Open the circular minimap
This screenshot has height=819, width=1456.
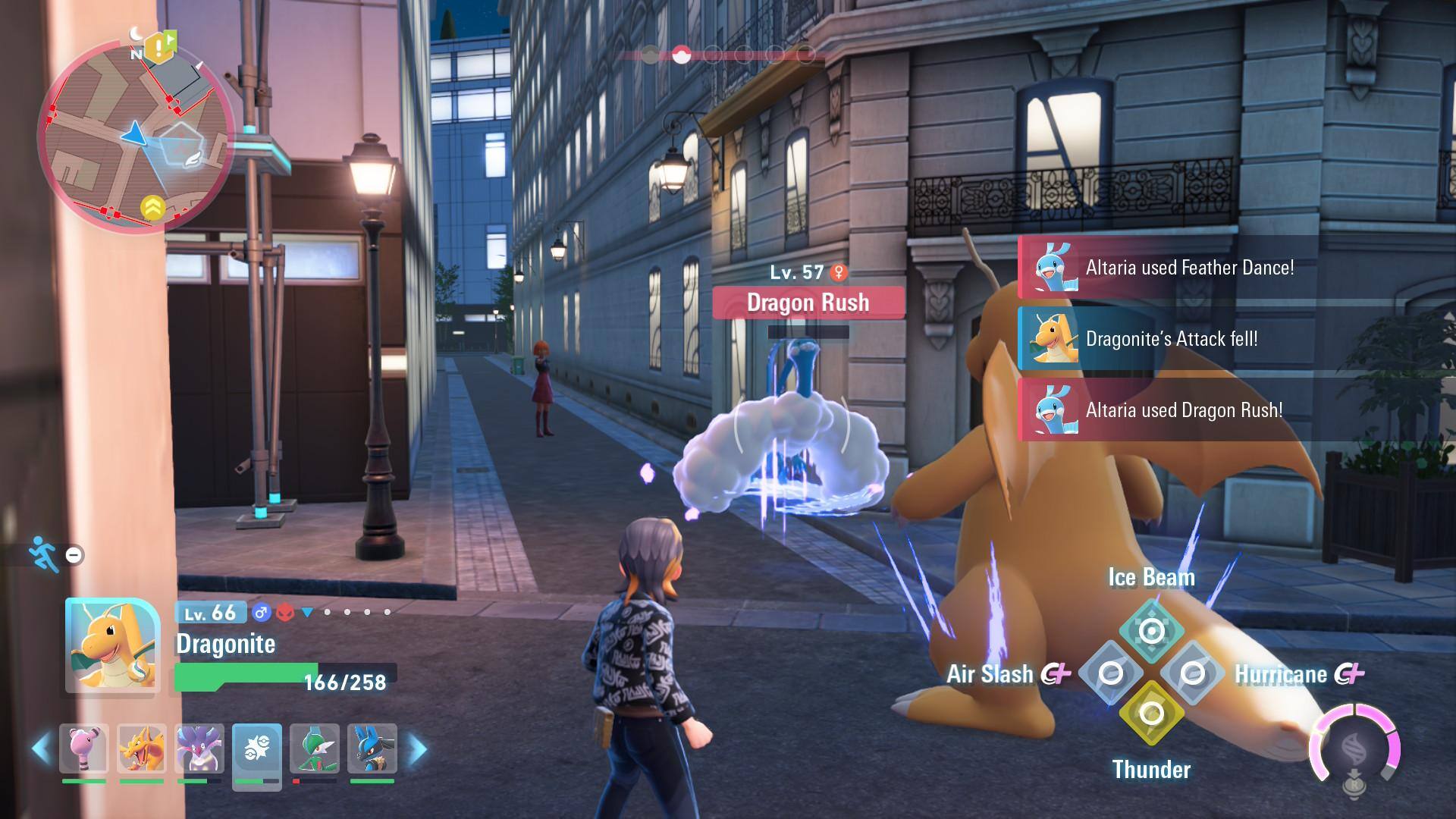click(x=135, y=135)
